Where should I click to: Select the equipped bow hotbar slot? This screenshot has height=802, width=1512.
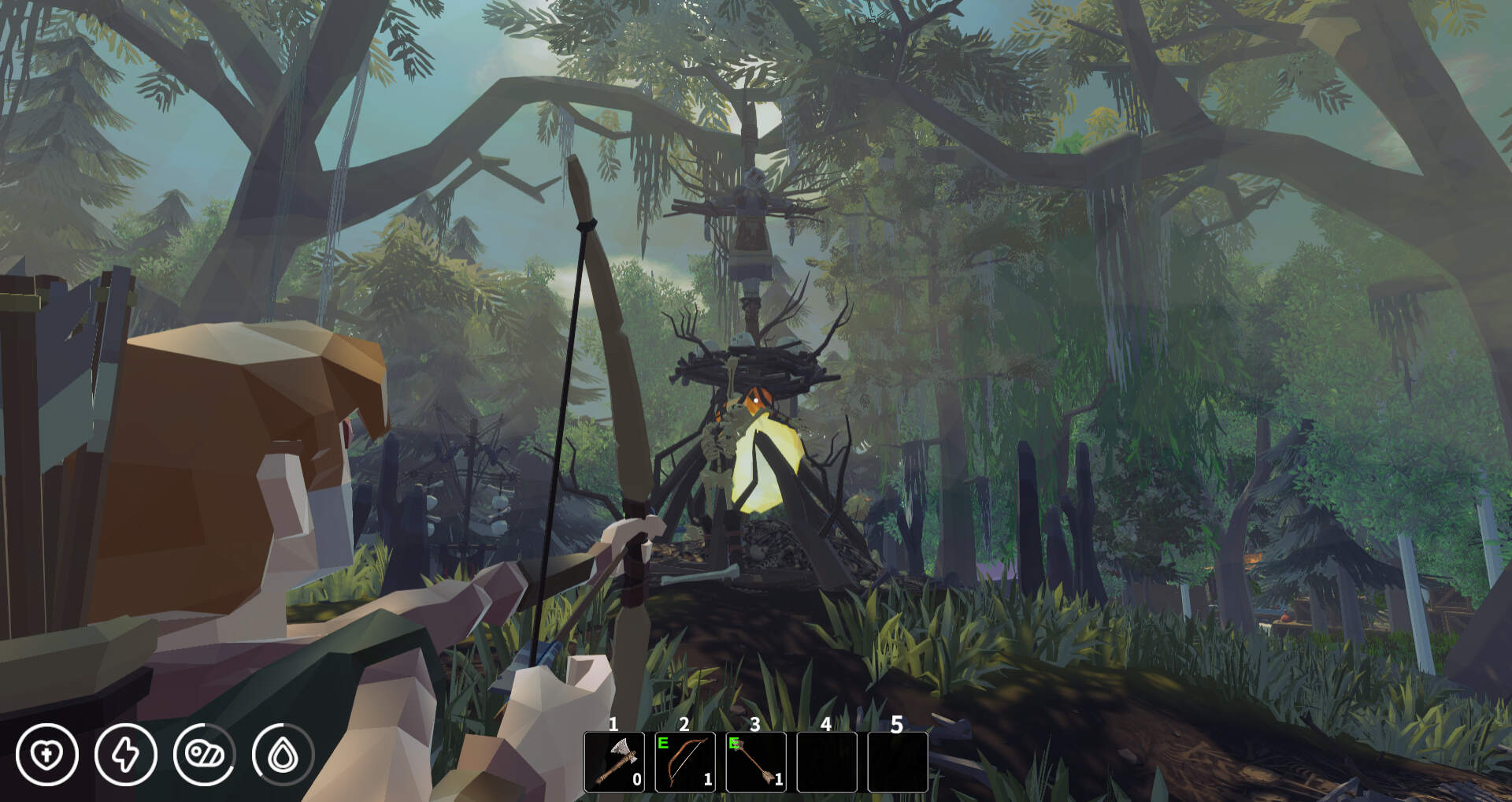pos(685,762)
